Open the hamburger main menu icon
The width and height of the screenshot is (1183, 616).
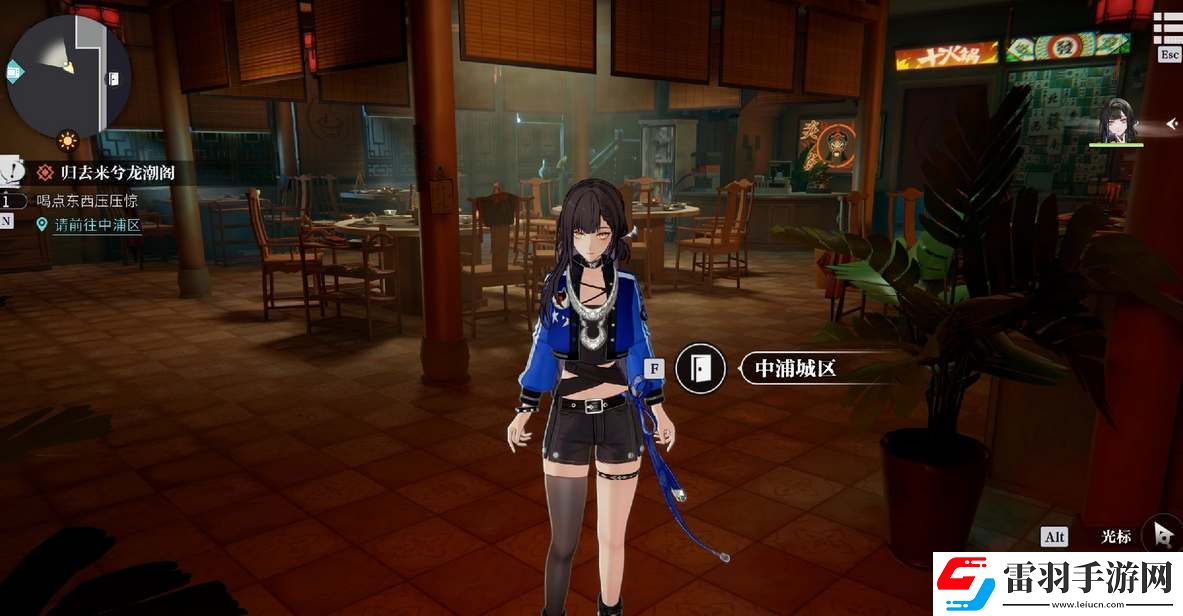(x=1169, y=28)
